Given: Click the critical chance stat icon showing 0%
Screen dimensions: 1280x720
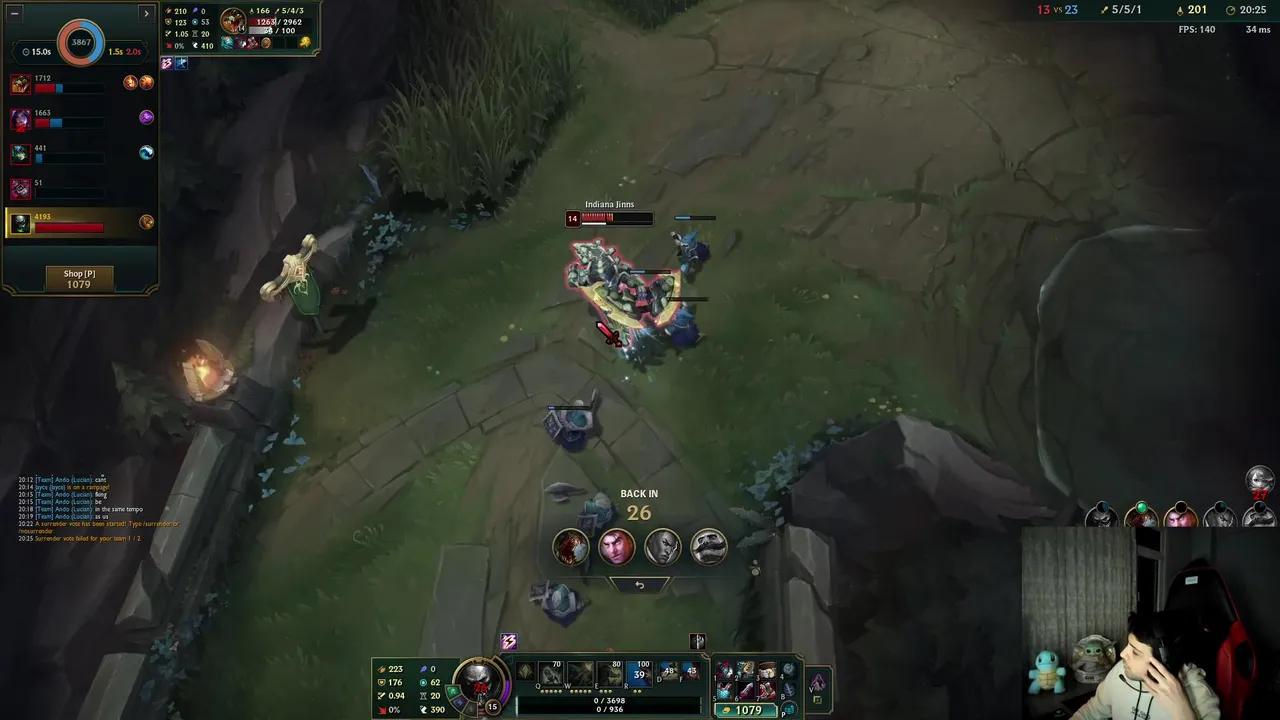Looking at the screenshot, I should (x=381, y=710).
